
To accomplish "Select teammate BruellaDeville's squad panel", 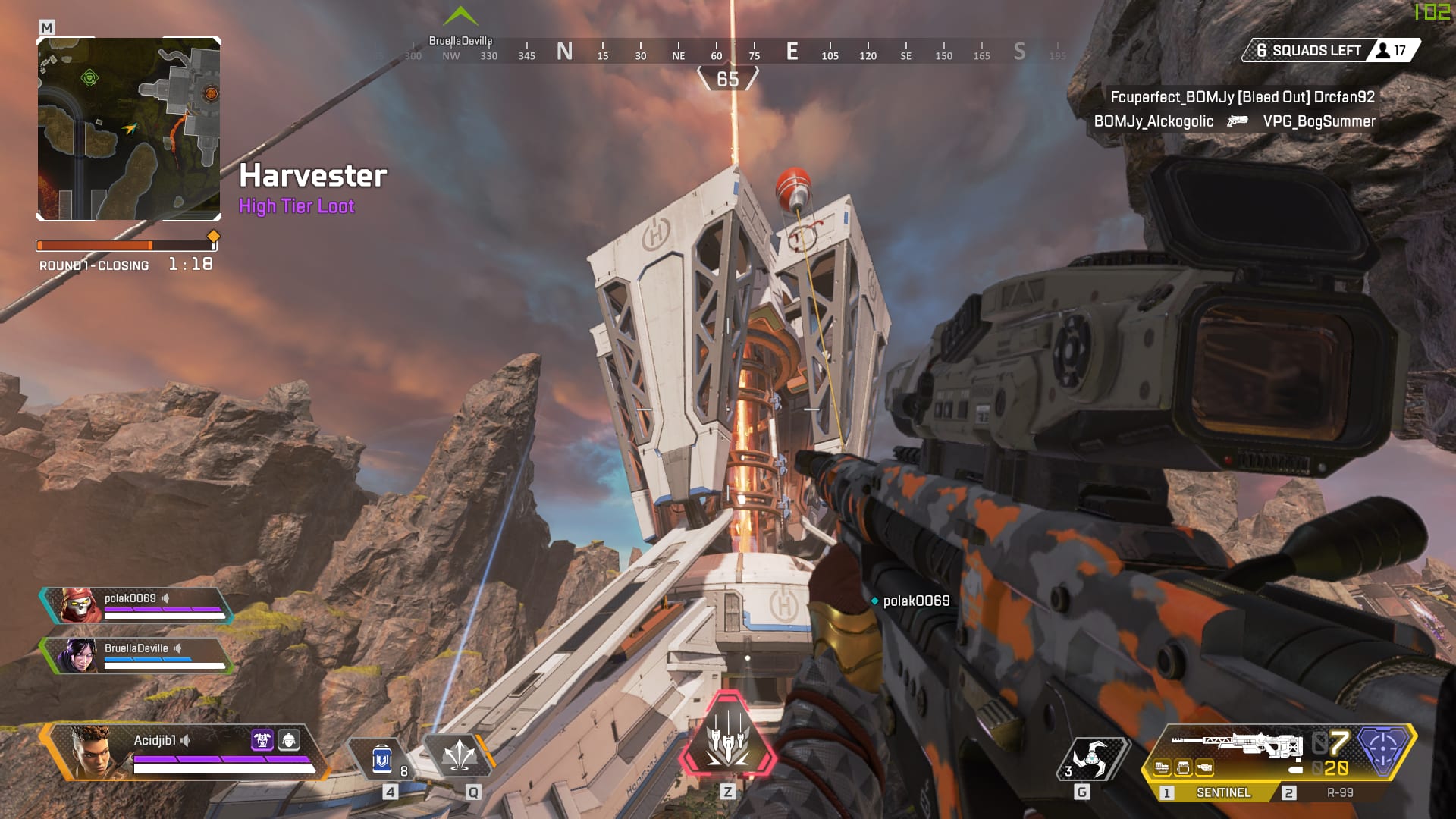I will pos(136,655).
